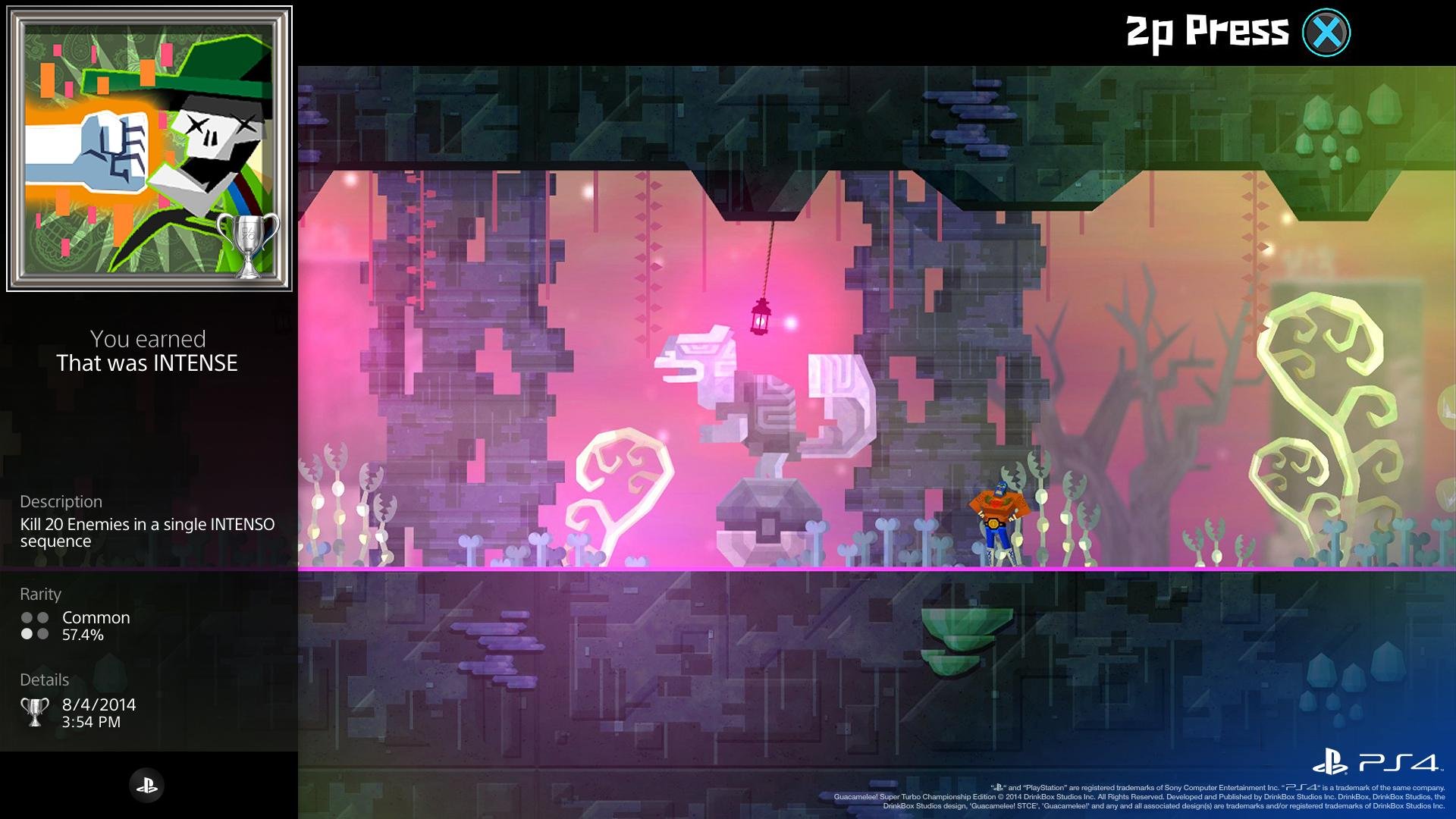Click the You earned header
This screenshot has height=819, width=1456.
147,339
